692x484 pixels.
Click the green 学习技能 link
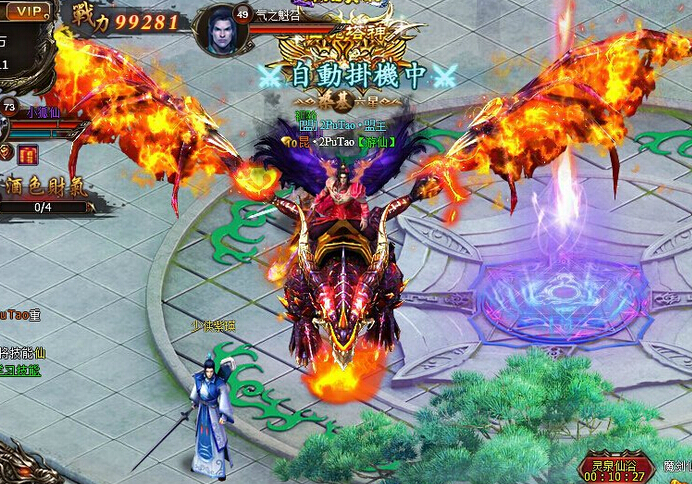[20, 370]
